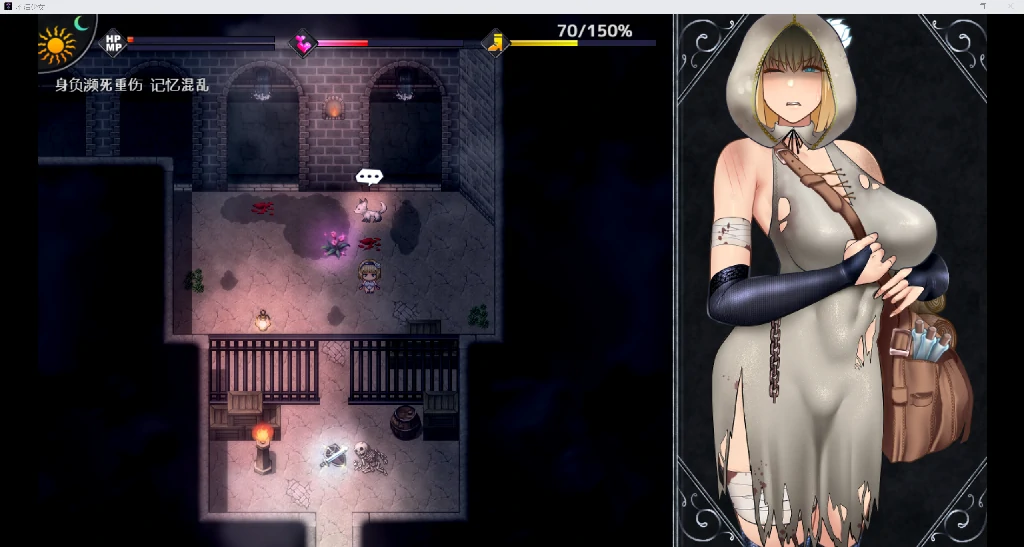Click the HP MP badge icon
This screenshot has height=547, width=1024.
point(114,42)
